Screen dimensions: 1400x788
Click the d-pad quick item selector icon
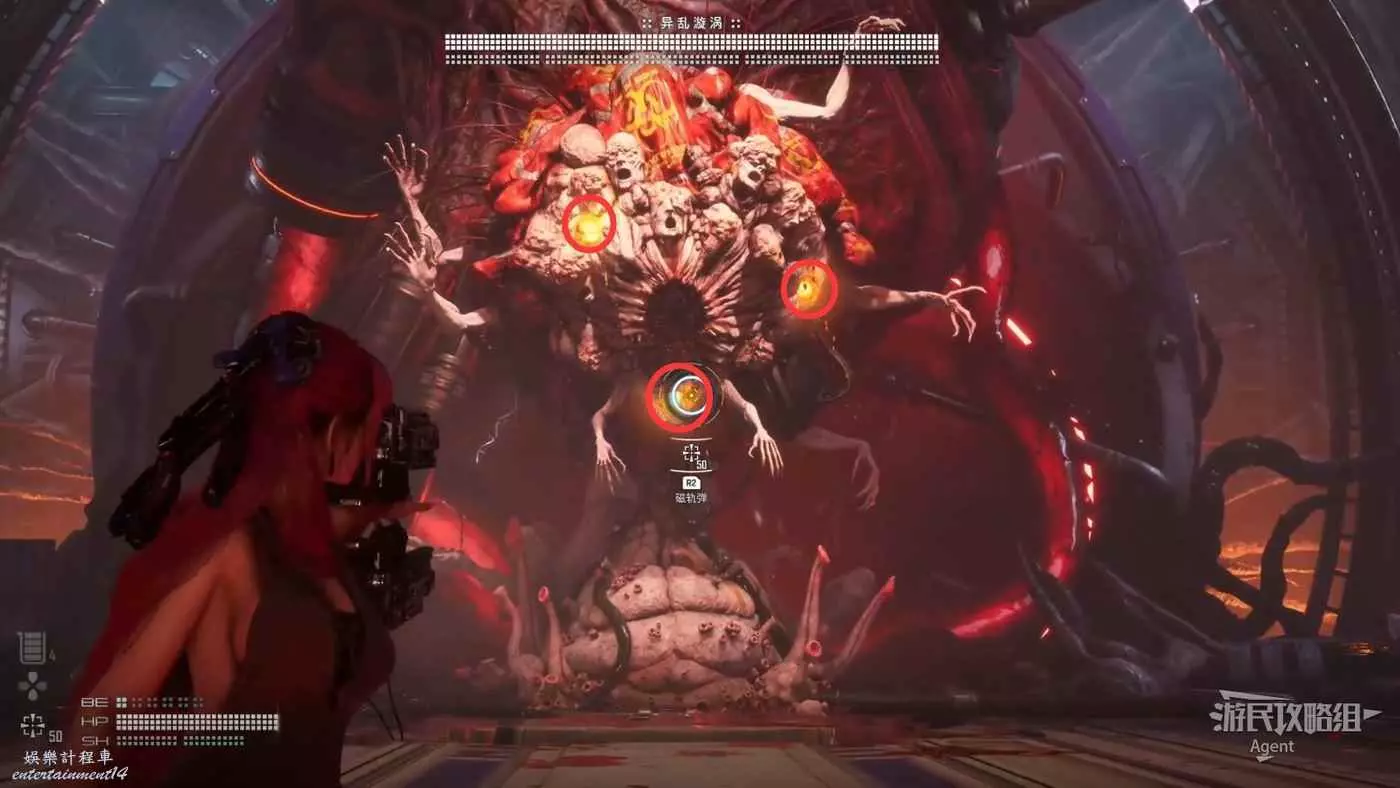pos(33,686)
